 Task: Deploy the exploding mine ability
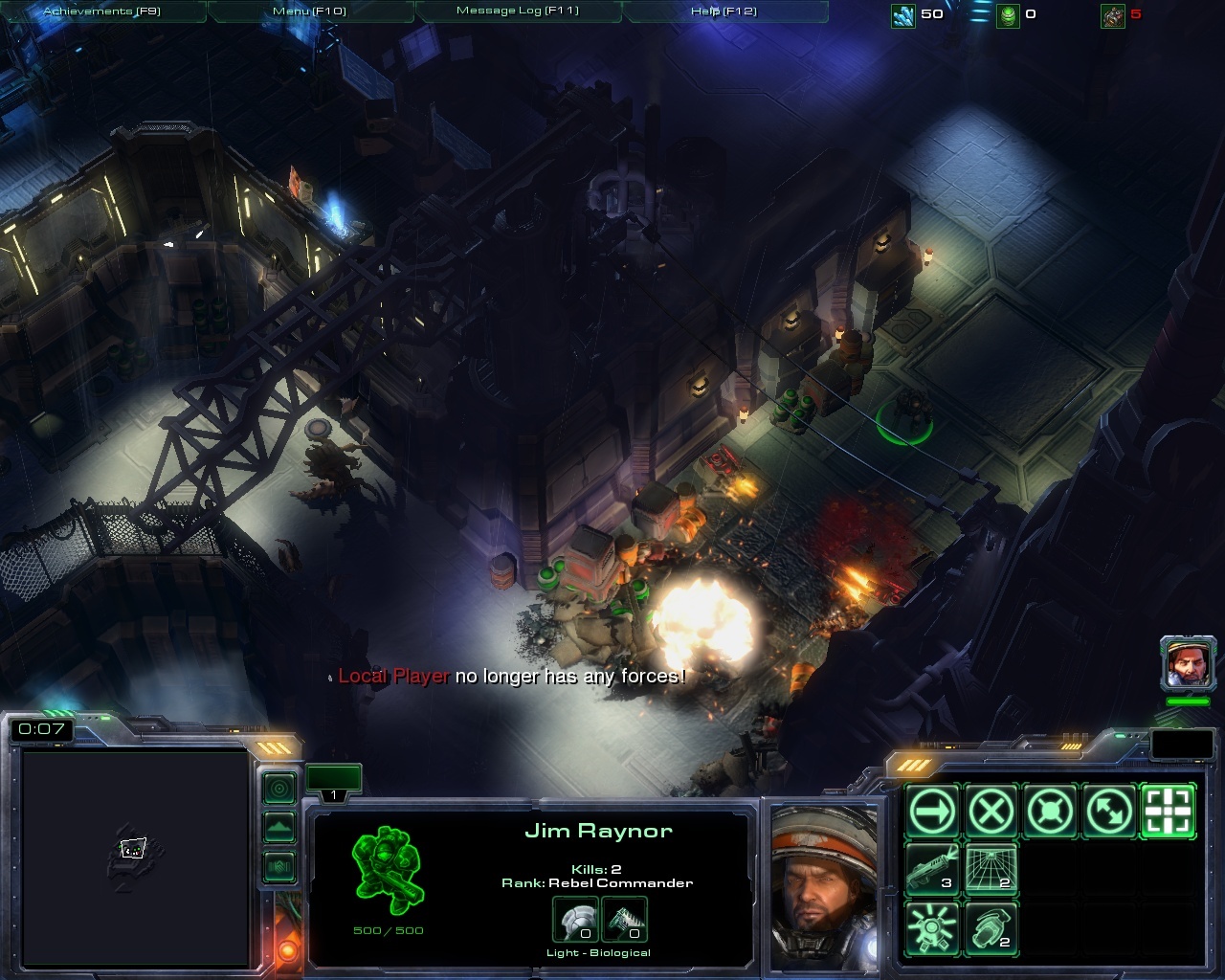933,929
